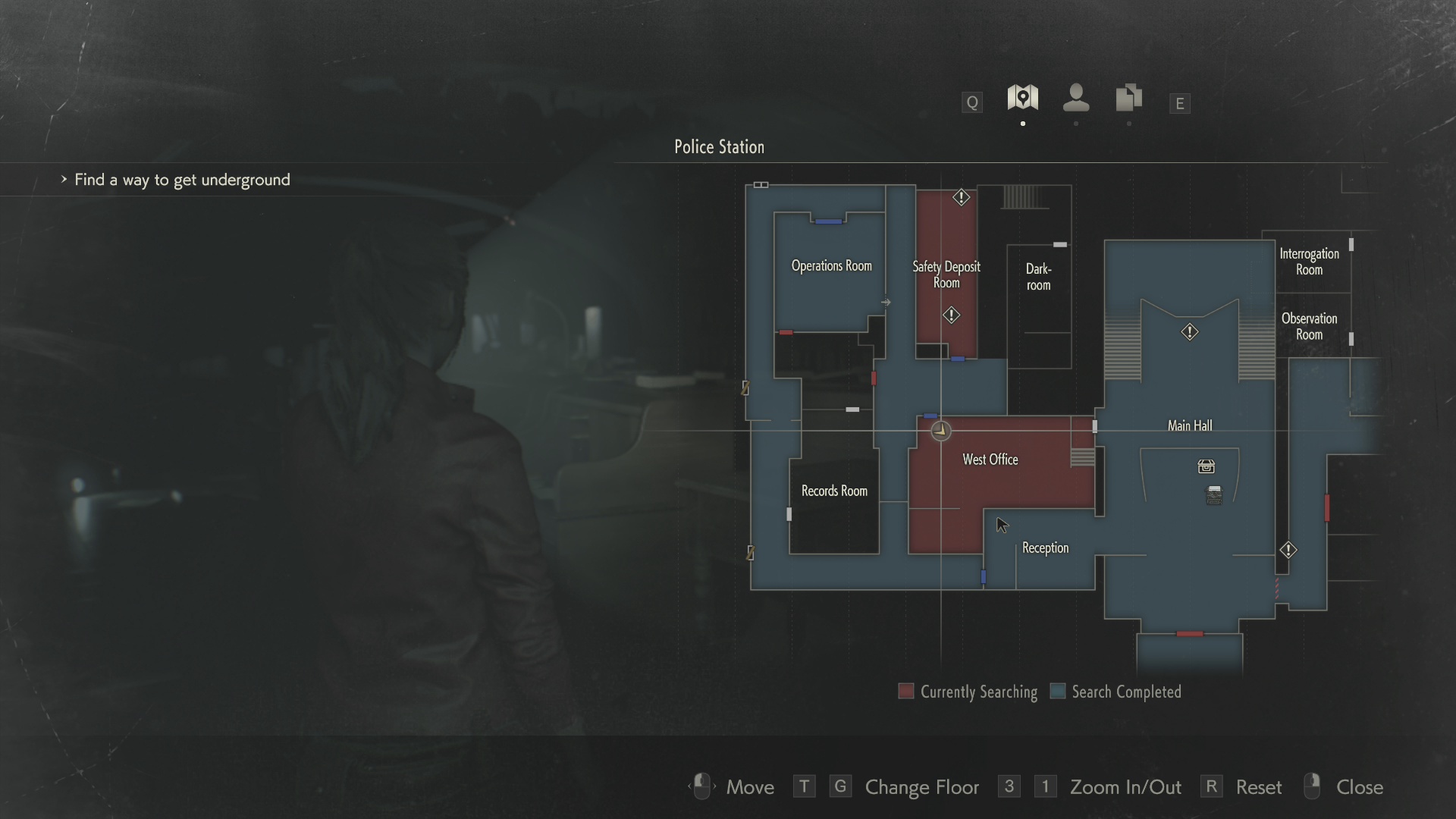The width and height of the screenshot is (1456, 819).
Task: Select the Operations Room on the map
Action: tap(831, 266)
